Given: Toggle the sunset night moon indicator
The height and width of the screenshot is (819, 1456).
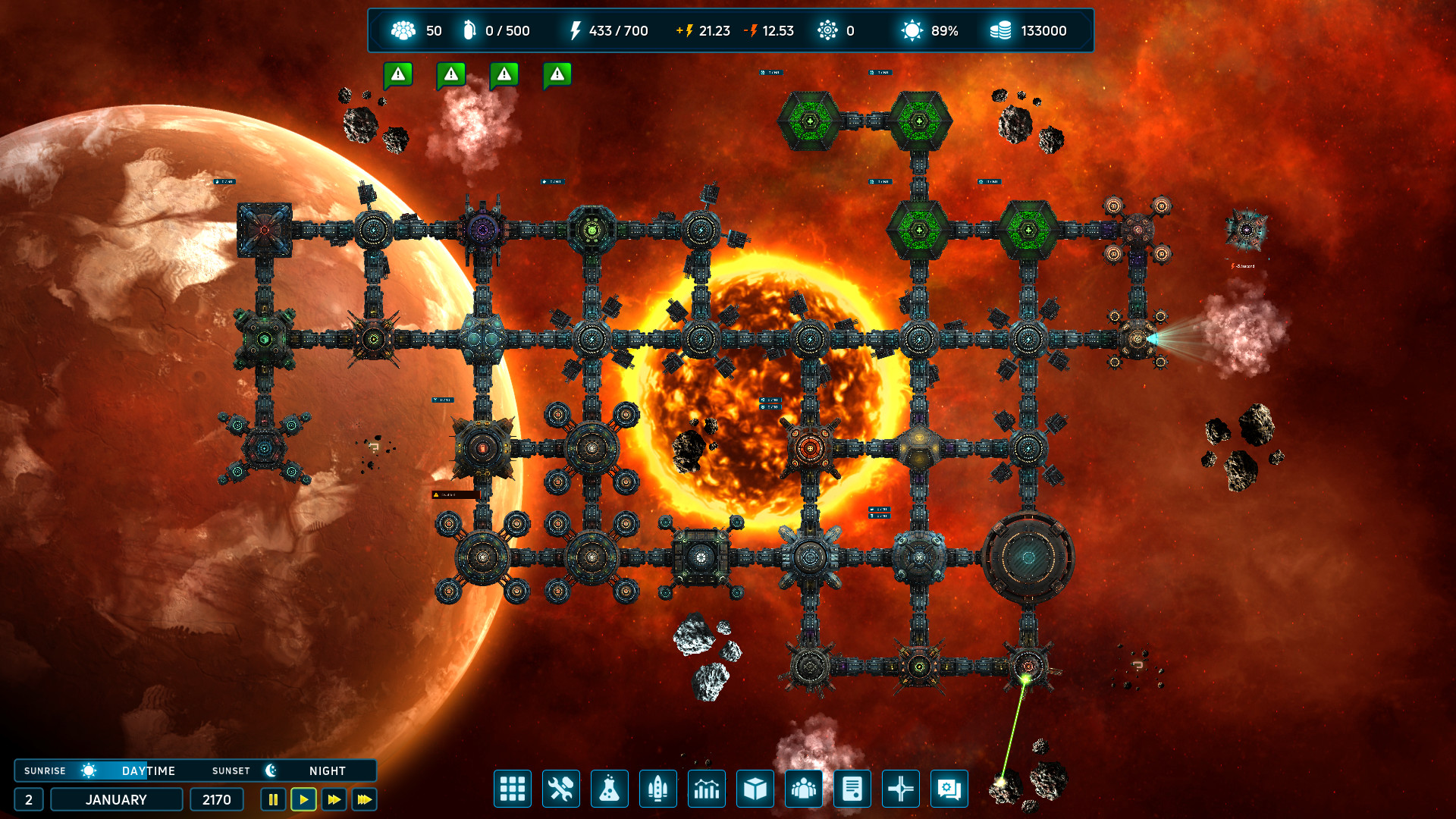Looking at the screenshot, I should click(x=271, y=770).
